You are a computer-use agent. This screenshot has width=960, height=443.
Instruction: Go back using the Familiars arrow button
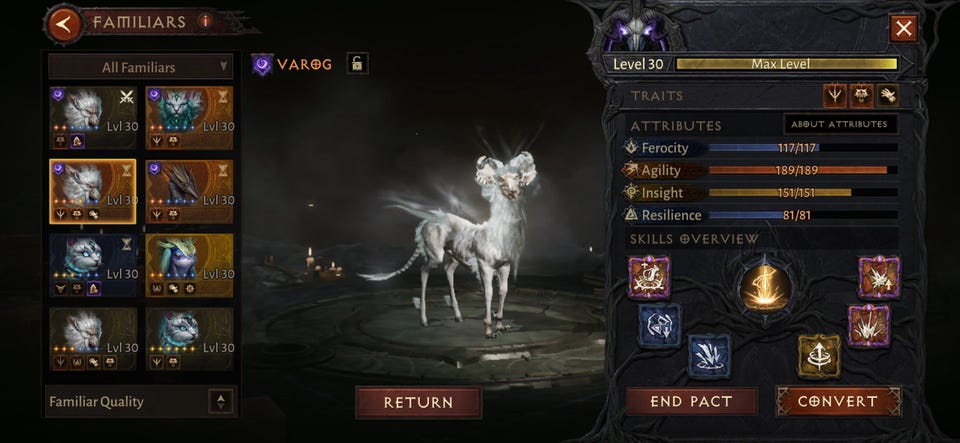tap(65, 23)
